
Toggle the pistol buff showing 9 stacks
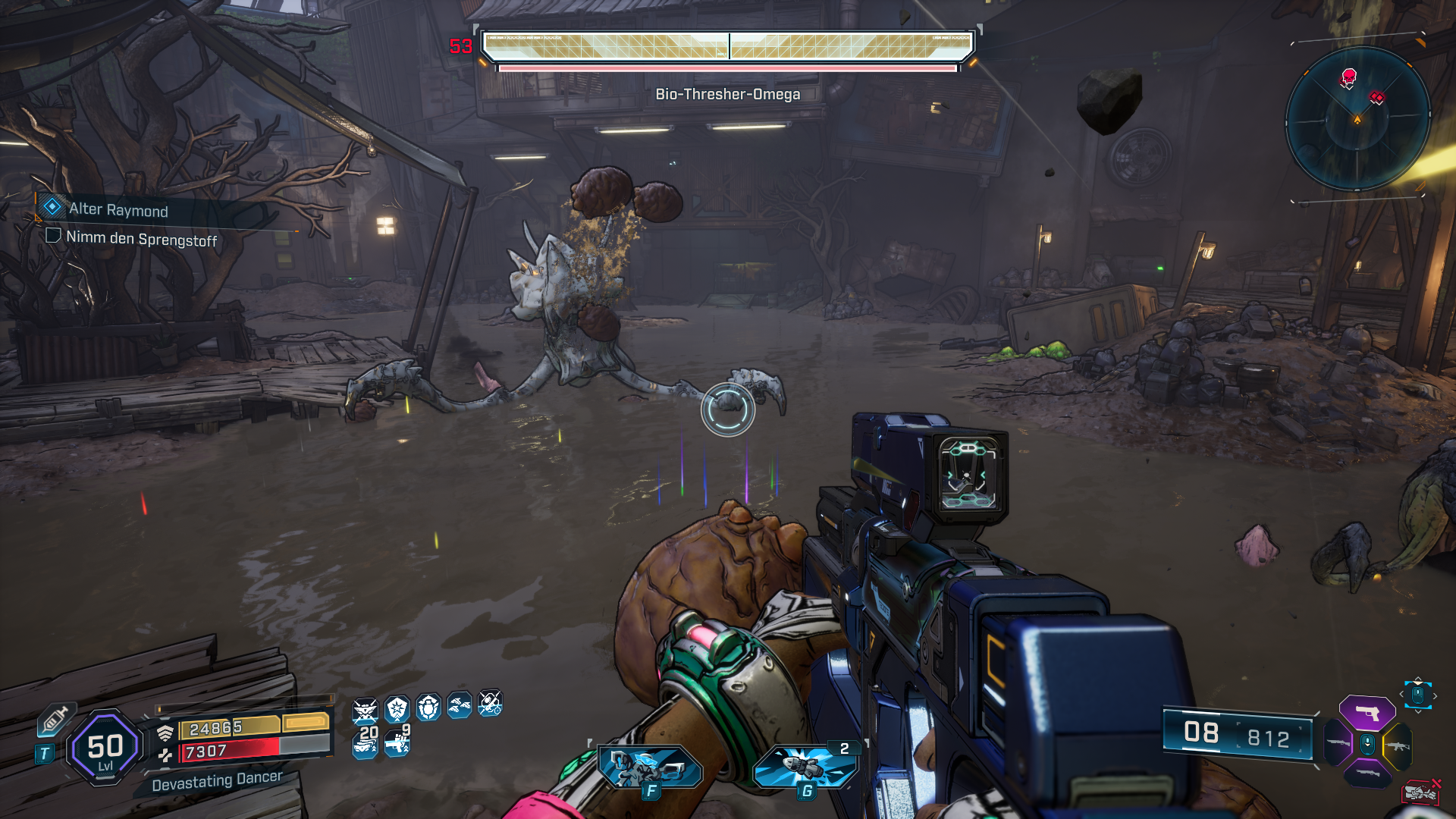tap(397, 745)
